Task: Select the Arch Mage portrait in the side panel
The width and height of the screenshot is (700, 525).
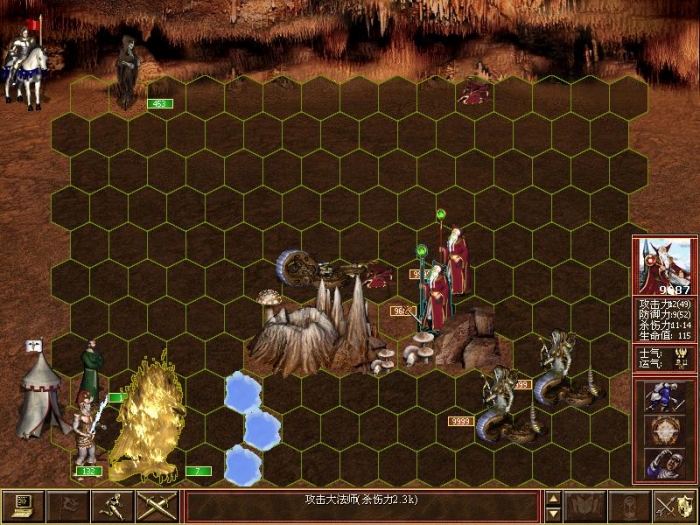Action: [x=665, y=266]
